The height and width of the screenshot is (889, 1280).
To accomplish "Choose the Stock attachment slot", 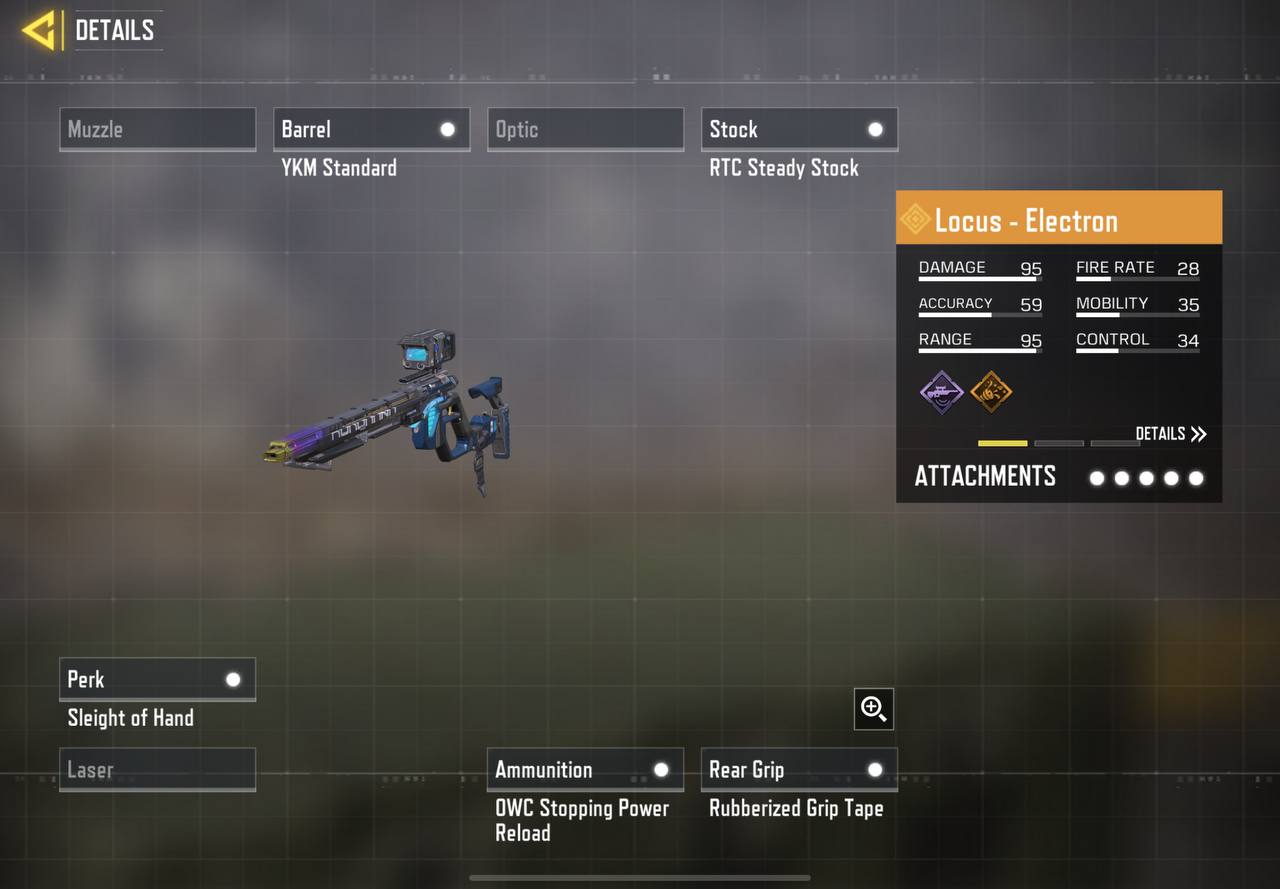I will (799, 129).
